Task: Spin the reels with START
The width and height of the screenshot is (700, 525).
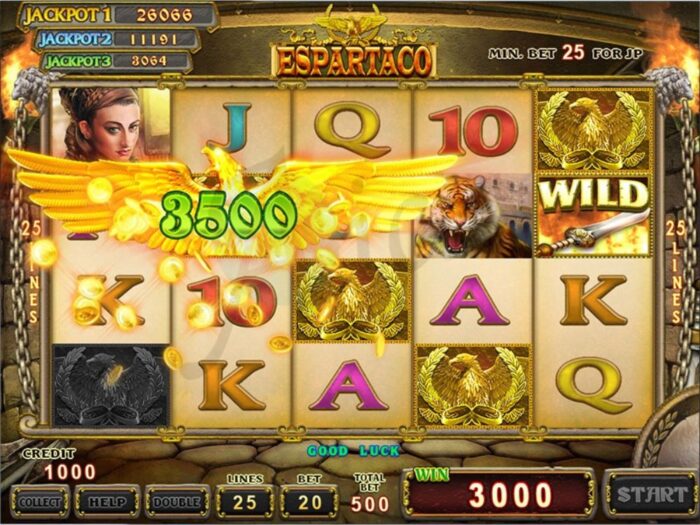Action: click(x=650, y=494)
